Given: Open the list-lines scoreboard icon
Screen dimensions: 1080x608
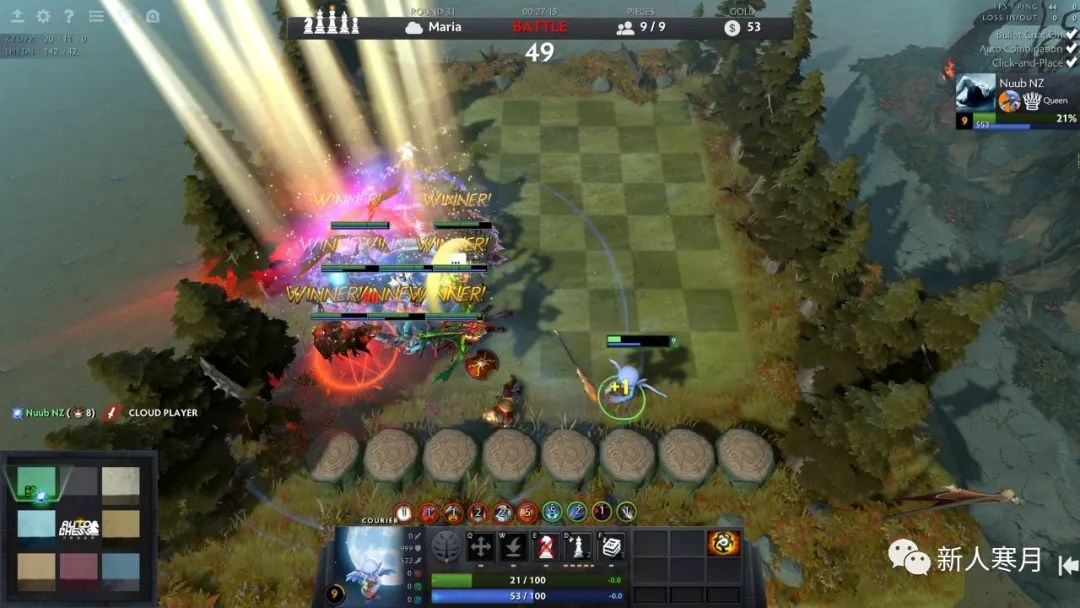Looking at the screenshot, I should [96, 16].
